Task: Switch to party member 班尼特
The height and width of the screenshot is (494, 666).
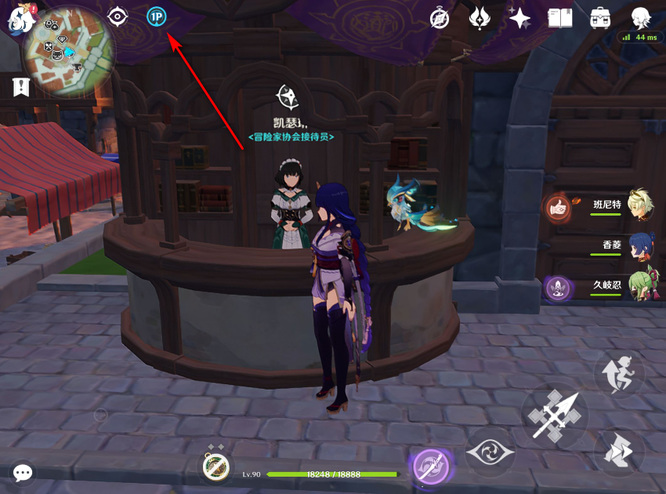Action: [x=640, y=205]
